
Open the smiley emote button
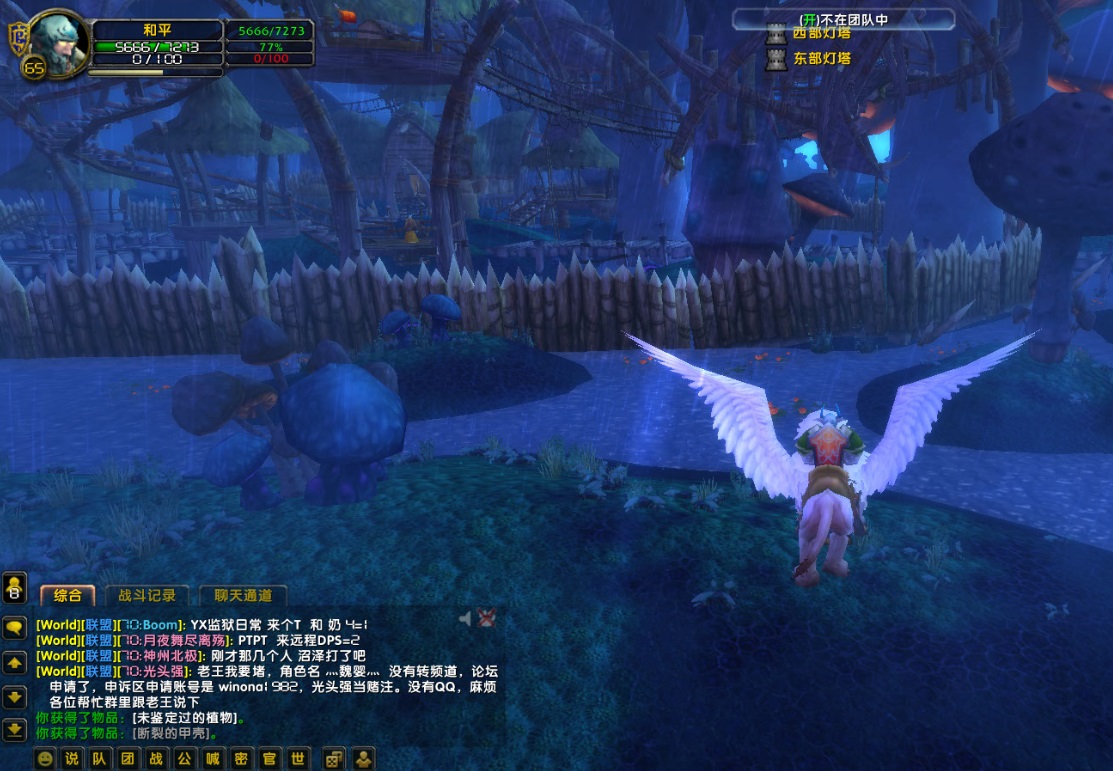click(x=45, y=759)
